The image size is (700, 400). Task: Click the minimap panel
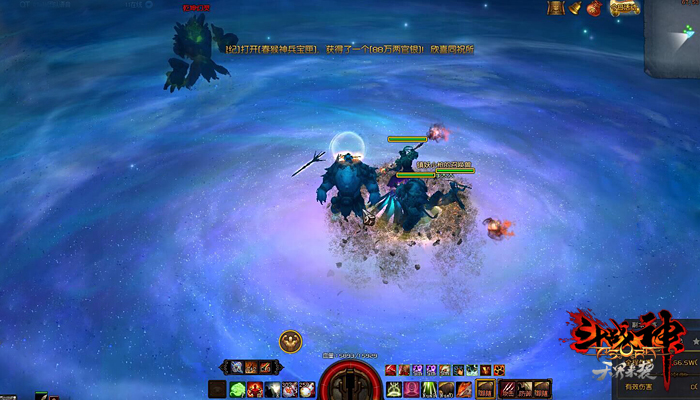pos(673,38)
